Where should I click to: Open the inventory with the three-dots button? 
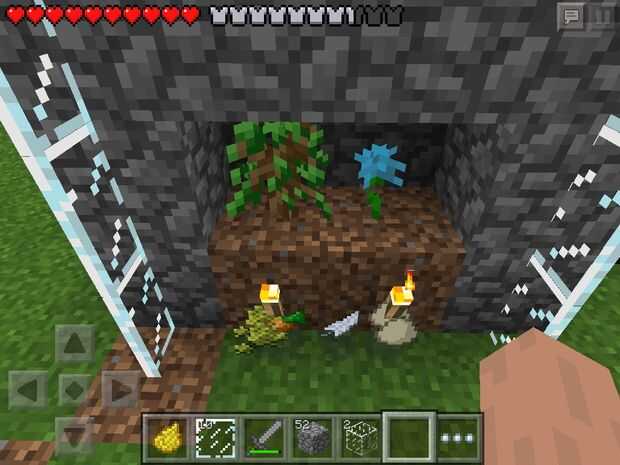point(458,438)
